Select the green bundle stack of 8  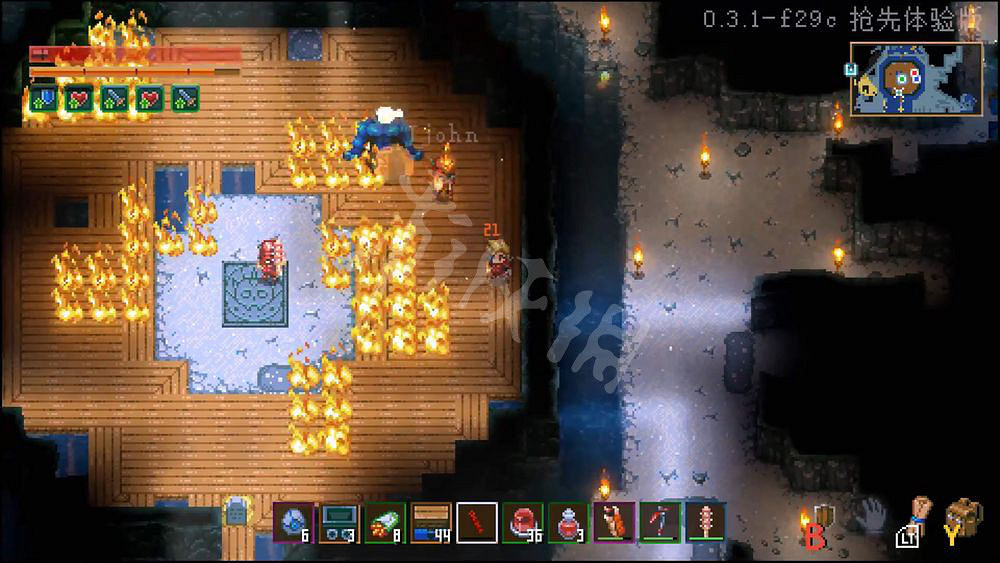coord(385,521)
